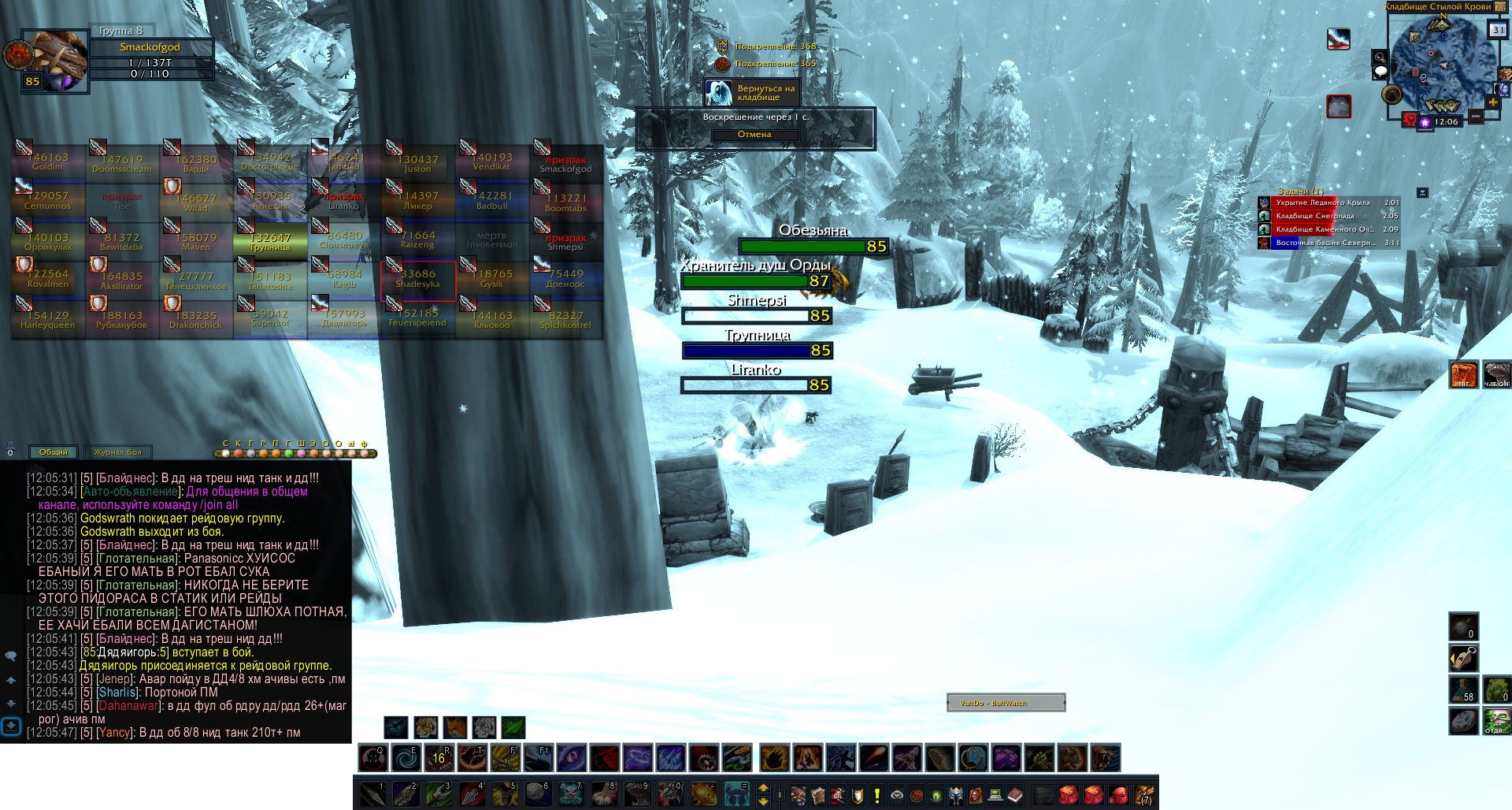Switch to the Общий chat tab
The image size is (1512, 810).
54,452
